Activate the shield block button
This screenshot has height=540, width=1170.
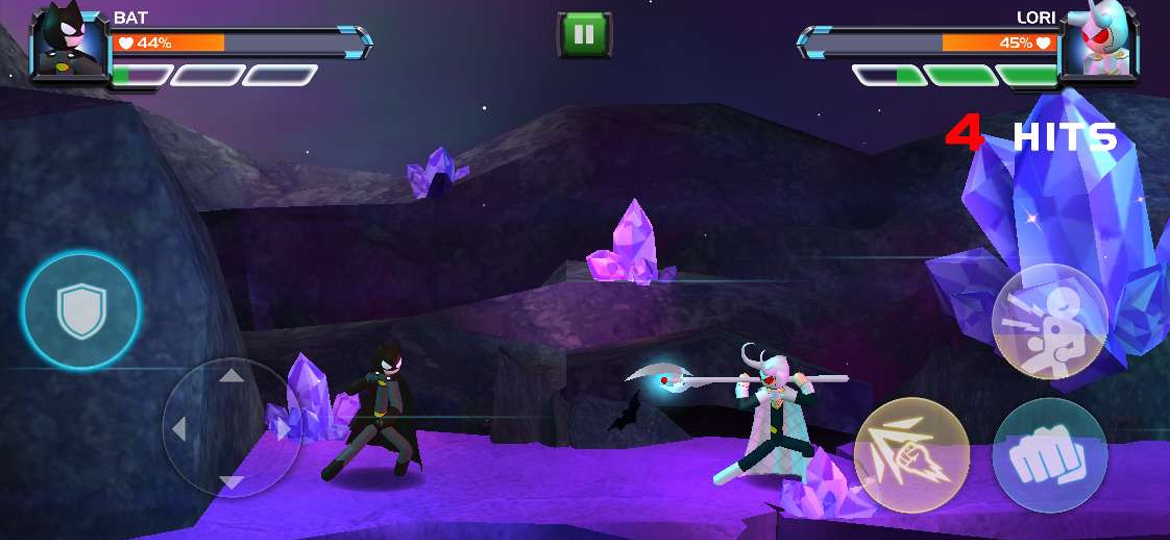pyautogui.click(x=81, y=310)
